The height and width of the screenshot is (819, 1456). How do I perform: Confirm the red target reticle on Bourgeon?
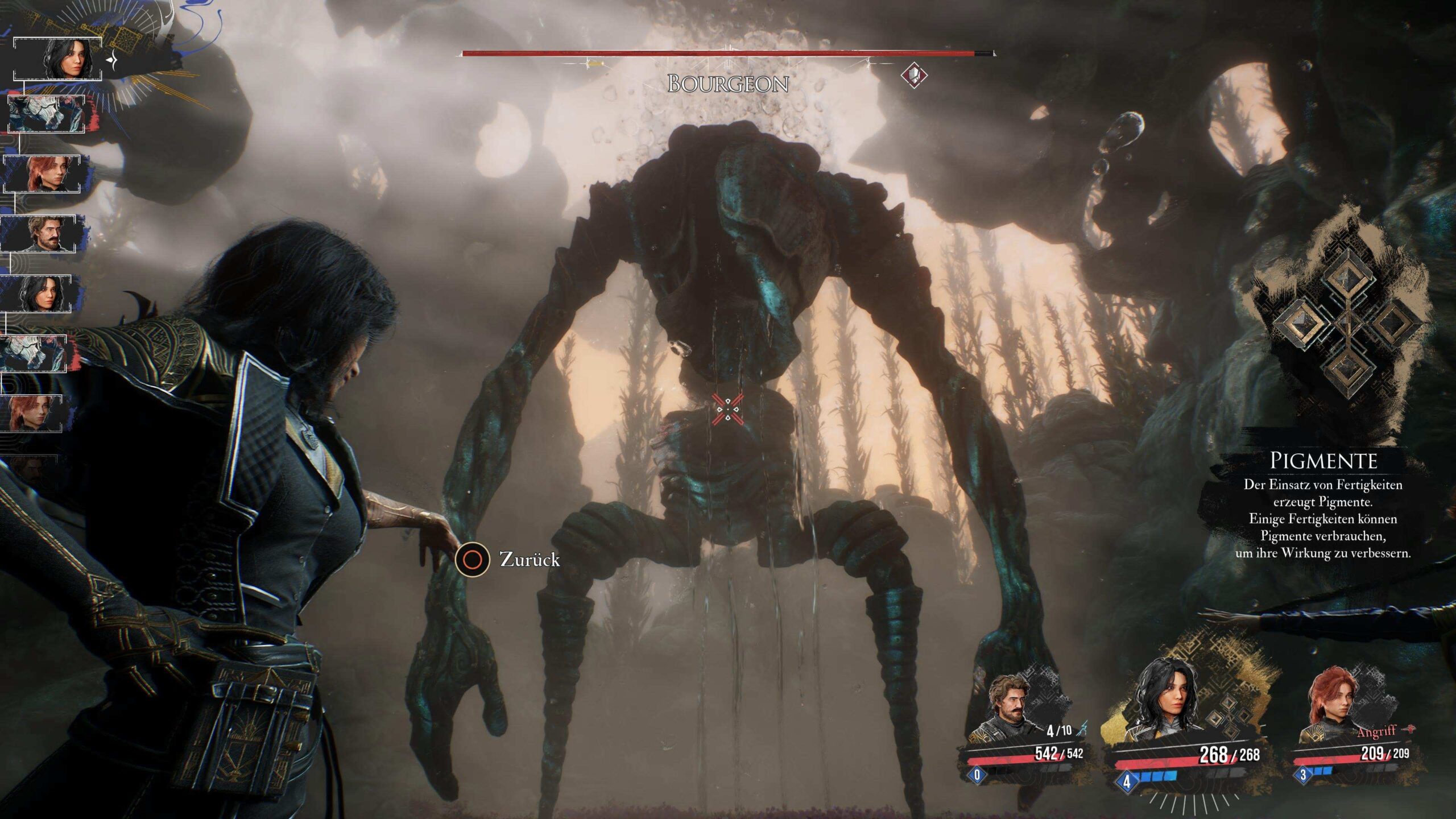point(727,409)
